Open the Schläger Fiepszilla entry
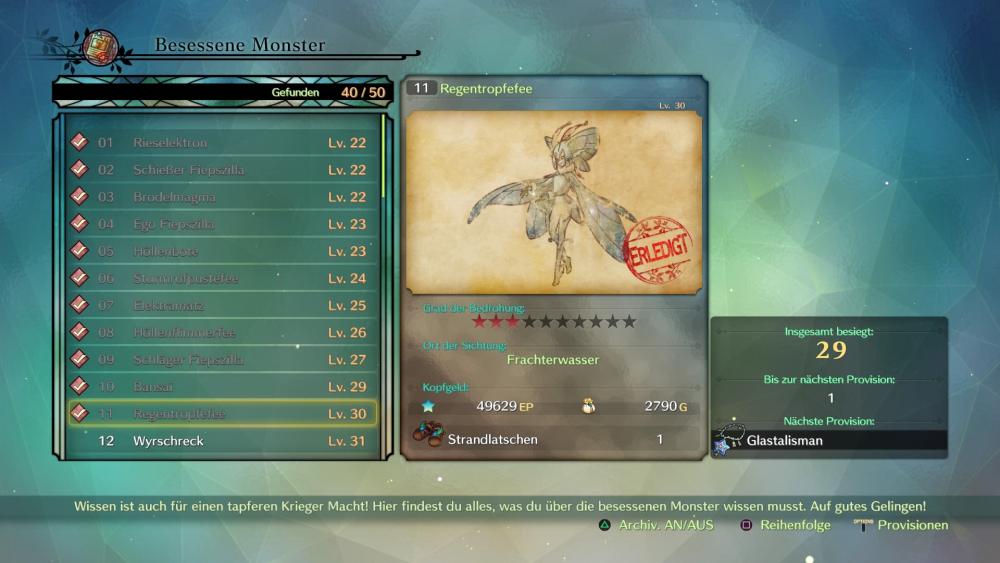The height and width of the screenshot is (563, 1000). click(x=220, y=359)
